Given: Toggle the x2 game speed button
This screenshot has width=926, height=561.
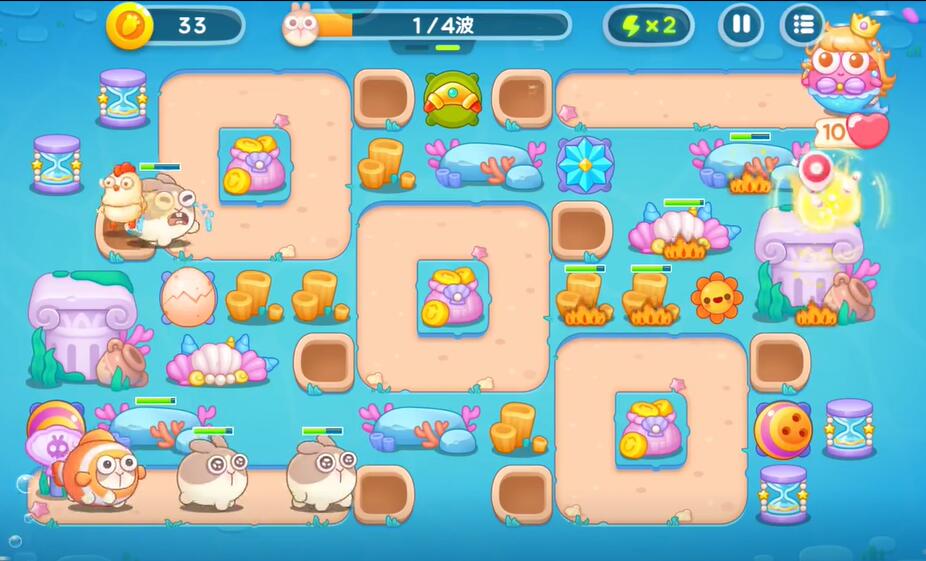Looking at the screenshot, I should (x=649, y=26).
